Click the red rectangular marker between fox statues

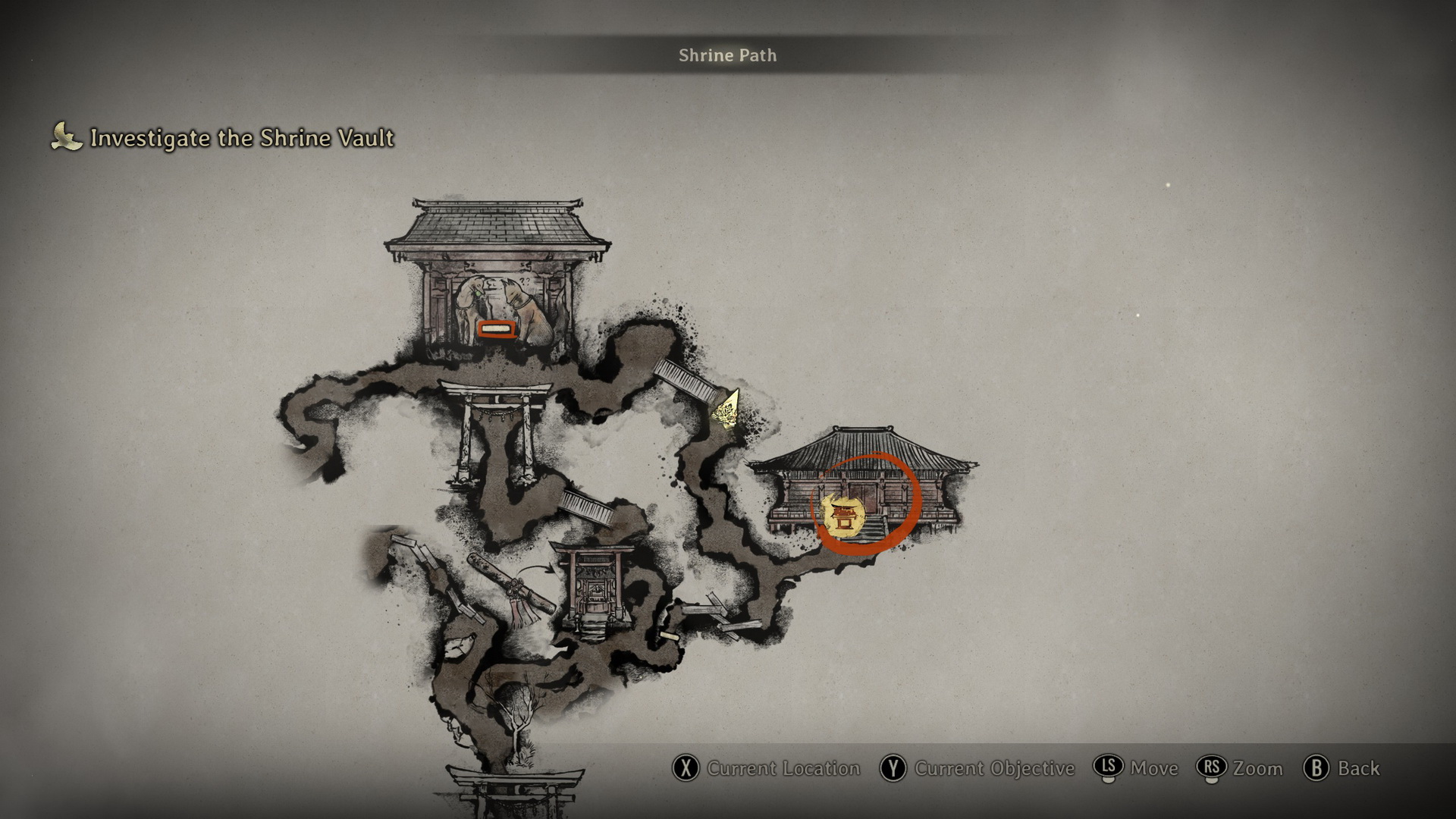[x=497, y=329]
